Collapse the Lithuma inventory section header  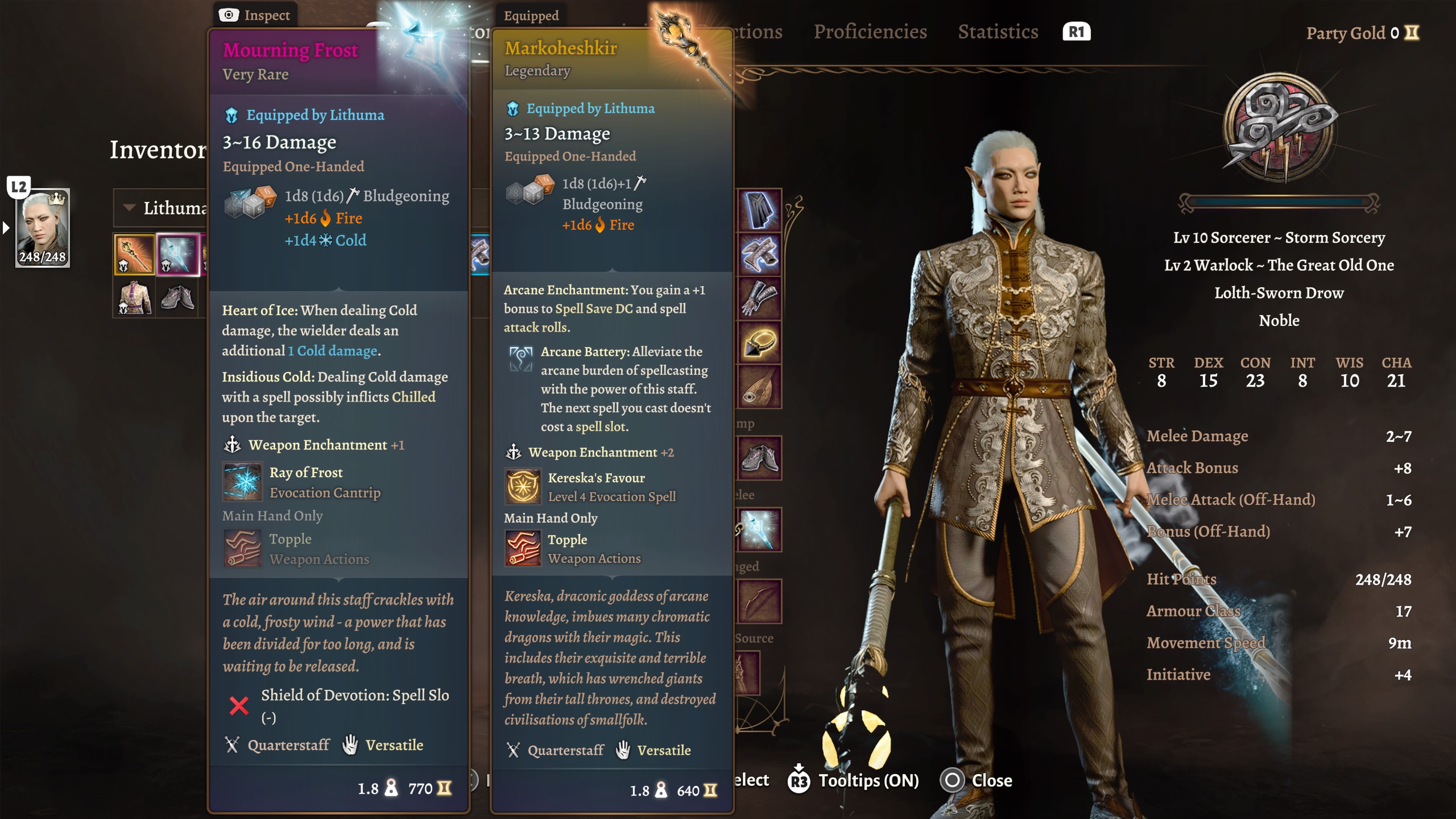(x=129, y=207)
